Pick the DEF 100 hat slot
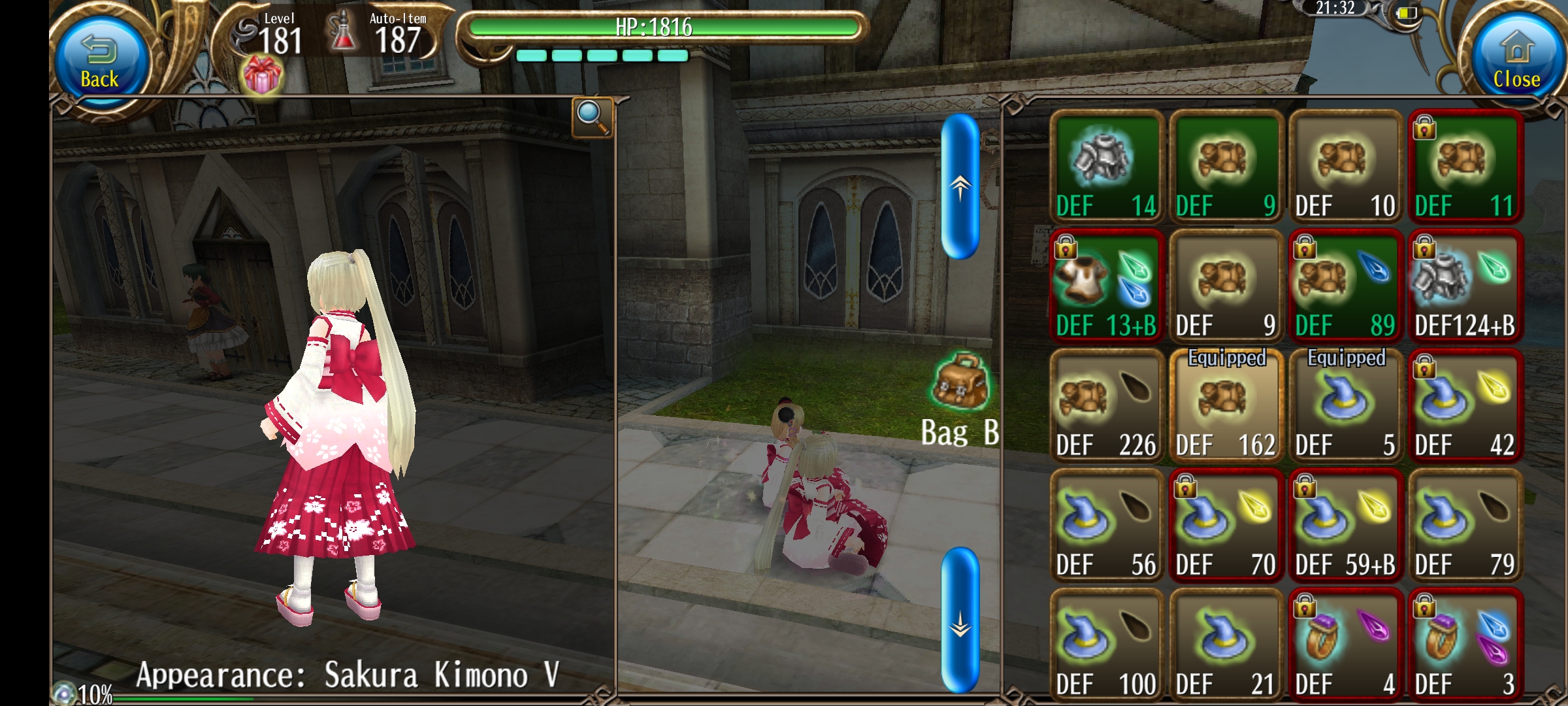The height and width of the screenshot is (706, 1568). pyautogui.click(x=1106, y=645)
